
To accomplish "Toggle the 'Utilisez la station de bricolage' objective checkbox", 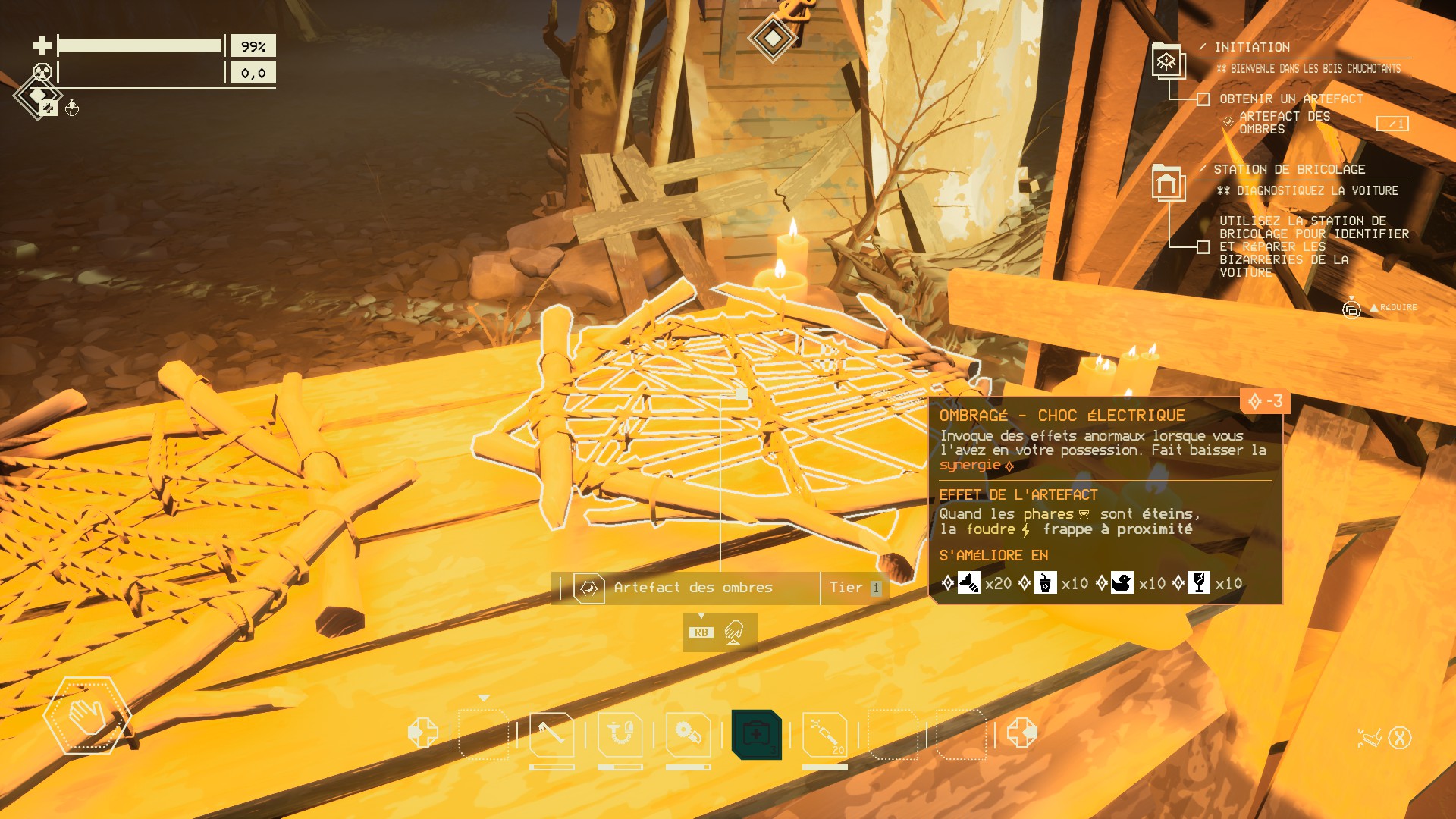I will tap(1203, 246).
